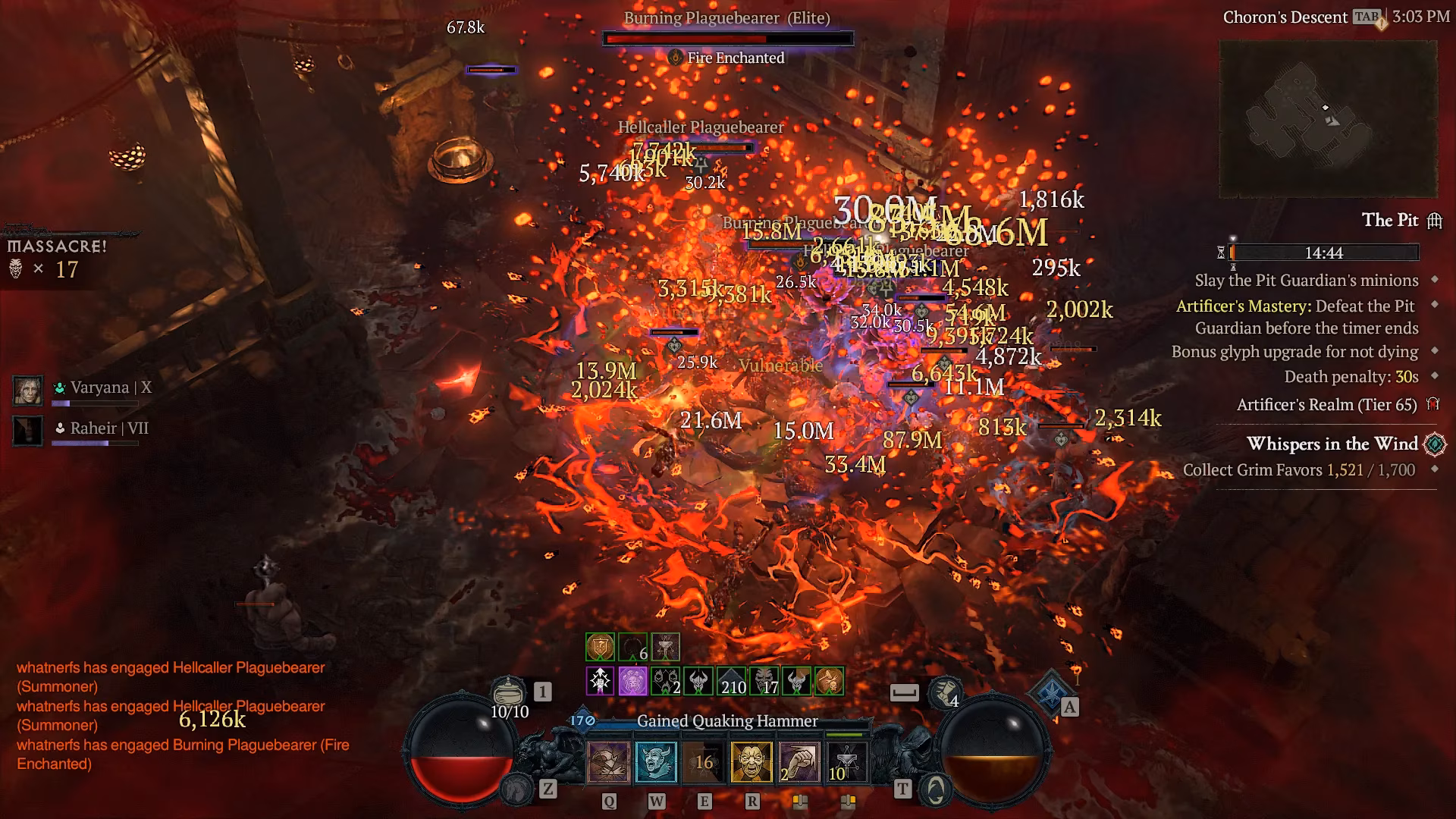Image resolution: width=1456 pixels, height=819 pixels.
Task: Click the horned buff icon showing 17 stacks
Action: (765, 680)
